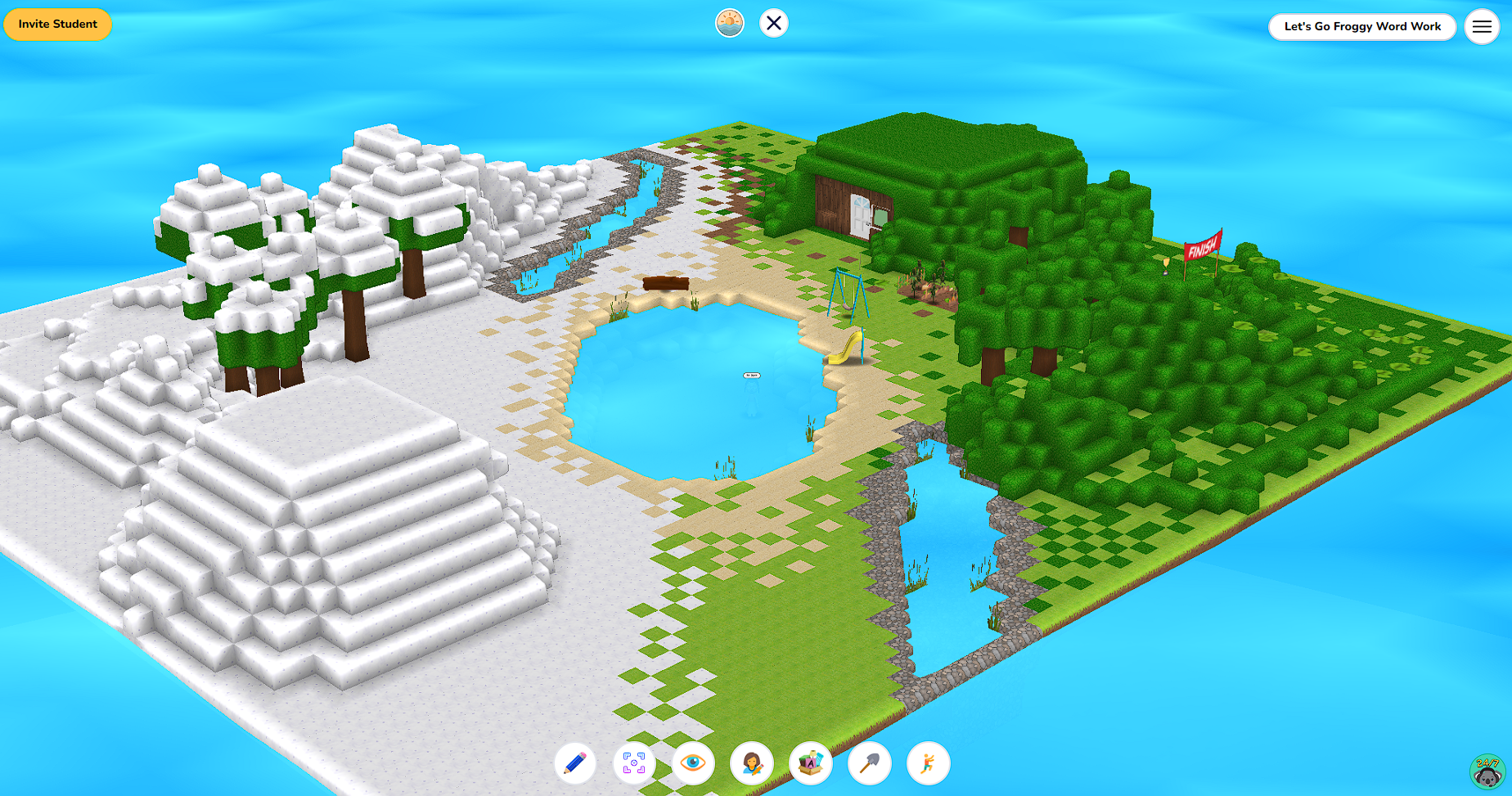Image resolution: width=1512 pixels, height=796 pixels.
Task: Select the floating log by the pond
Action: point(667,282)
